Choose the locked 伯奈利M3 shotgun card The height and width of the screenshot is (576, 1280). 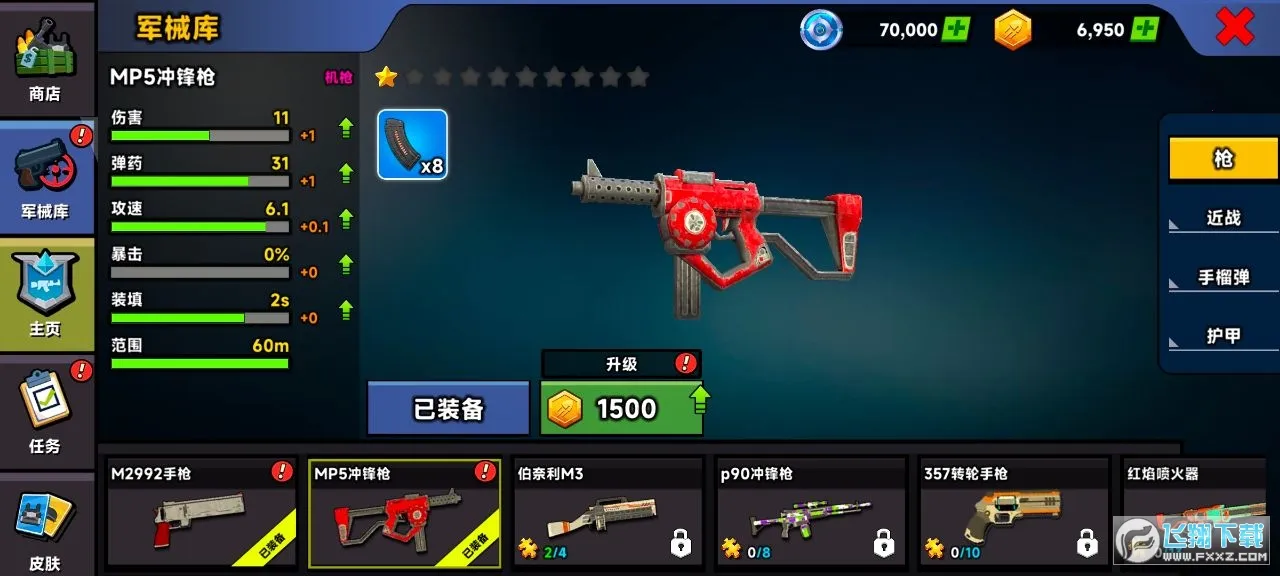point(608,513)
